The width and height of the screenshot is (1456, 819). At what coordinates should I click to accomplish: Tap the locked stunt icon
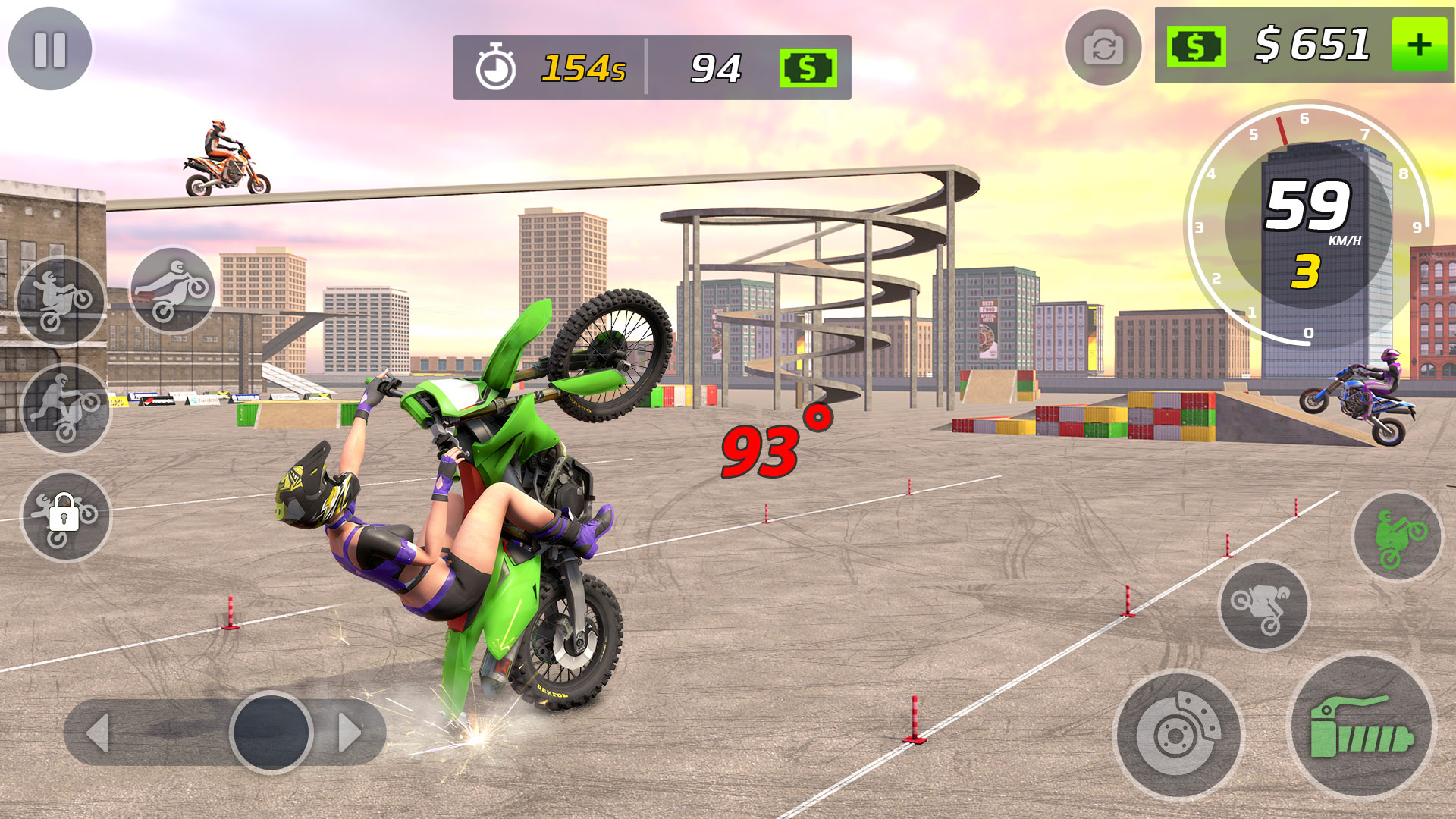click(x=65, y=516)
